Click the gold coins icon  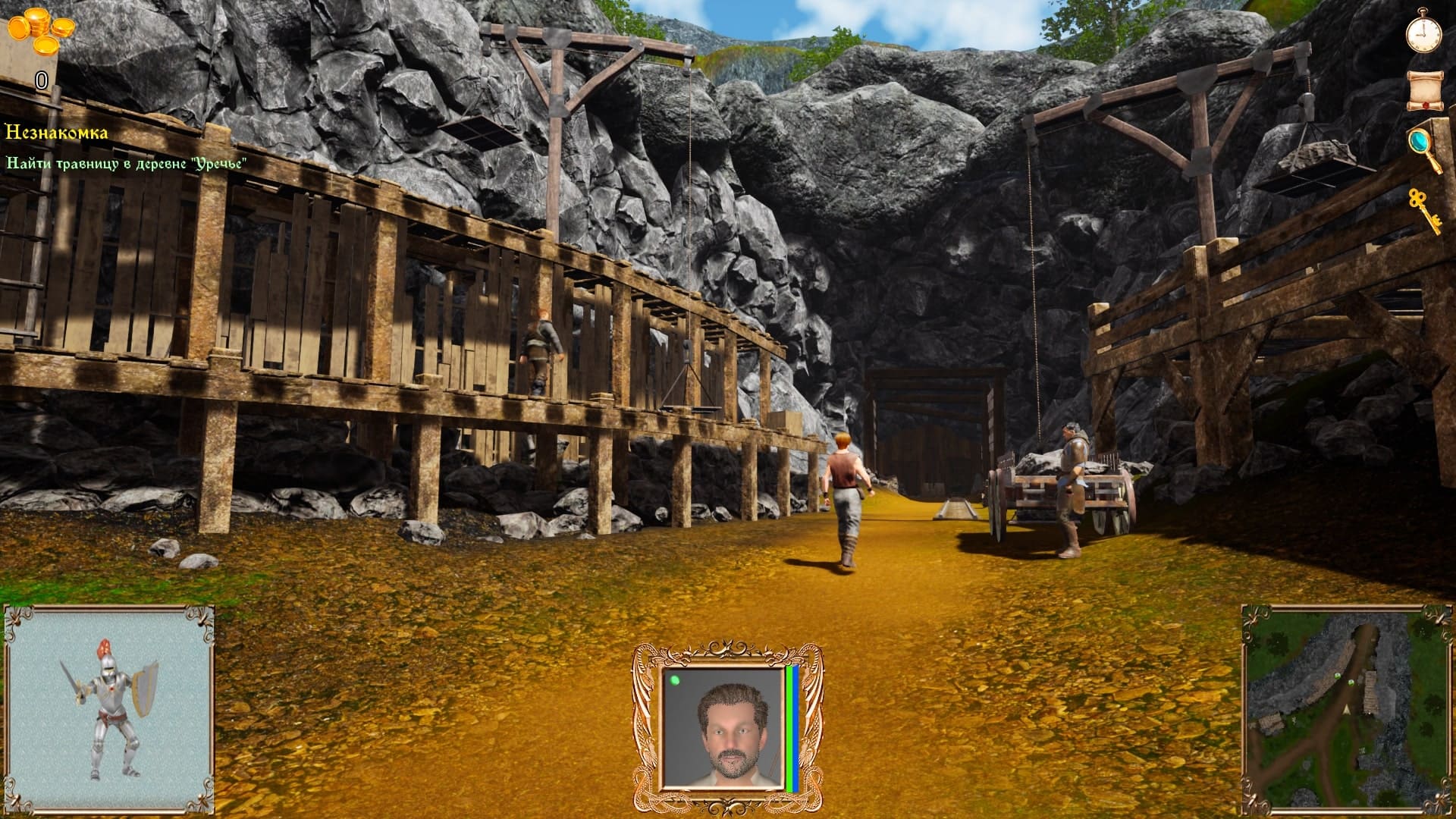tap(42, 33)
